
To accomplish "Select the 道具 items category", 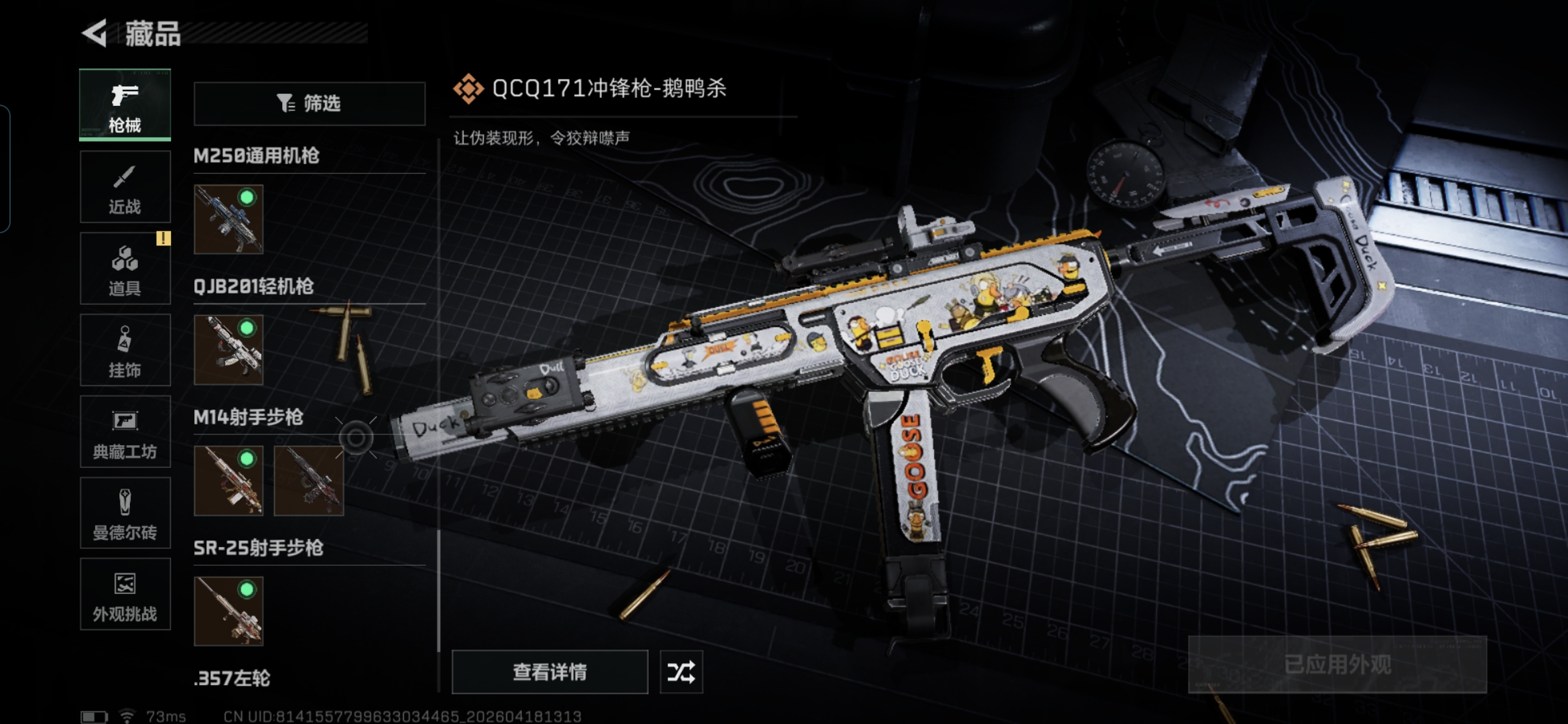I will (125, 269).
